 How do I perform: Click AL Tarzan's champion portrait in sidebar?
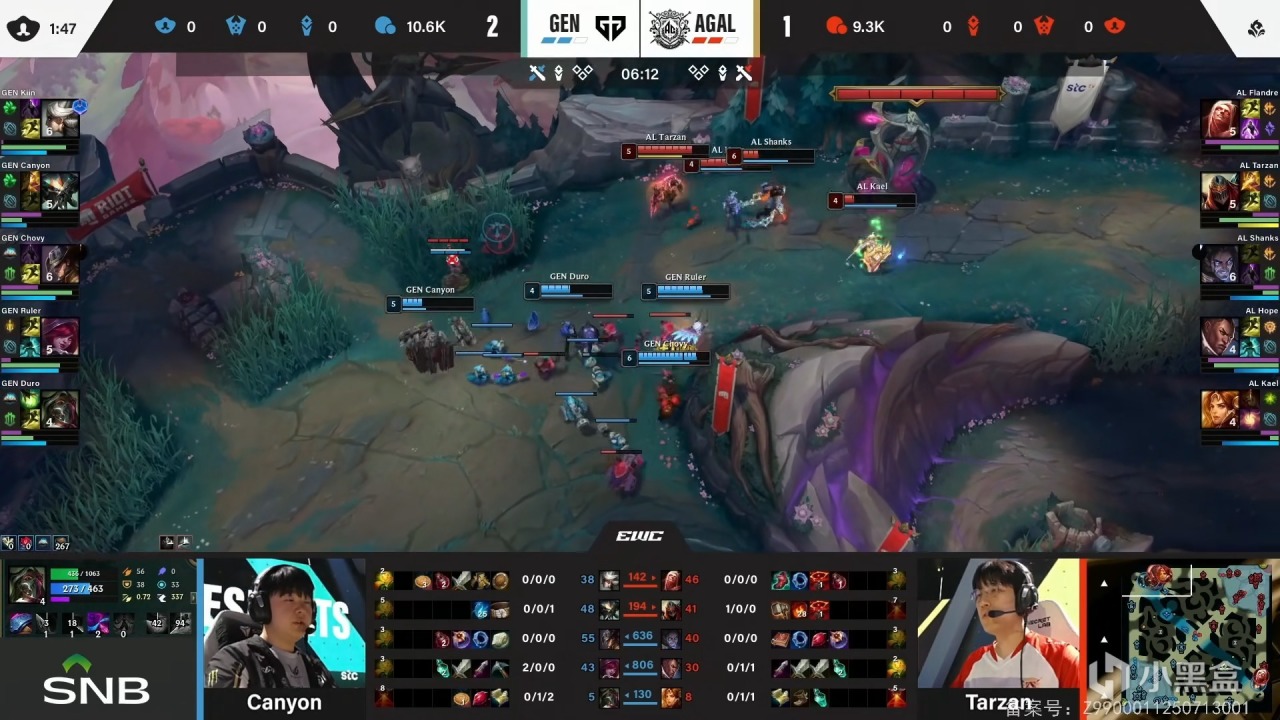(x=1219, y=191)
